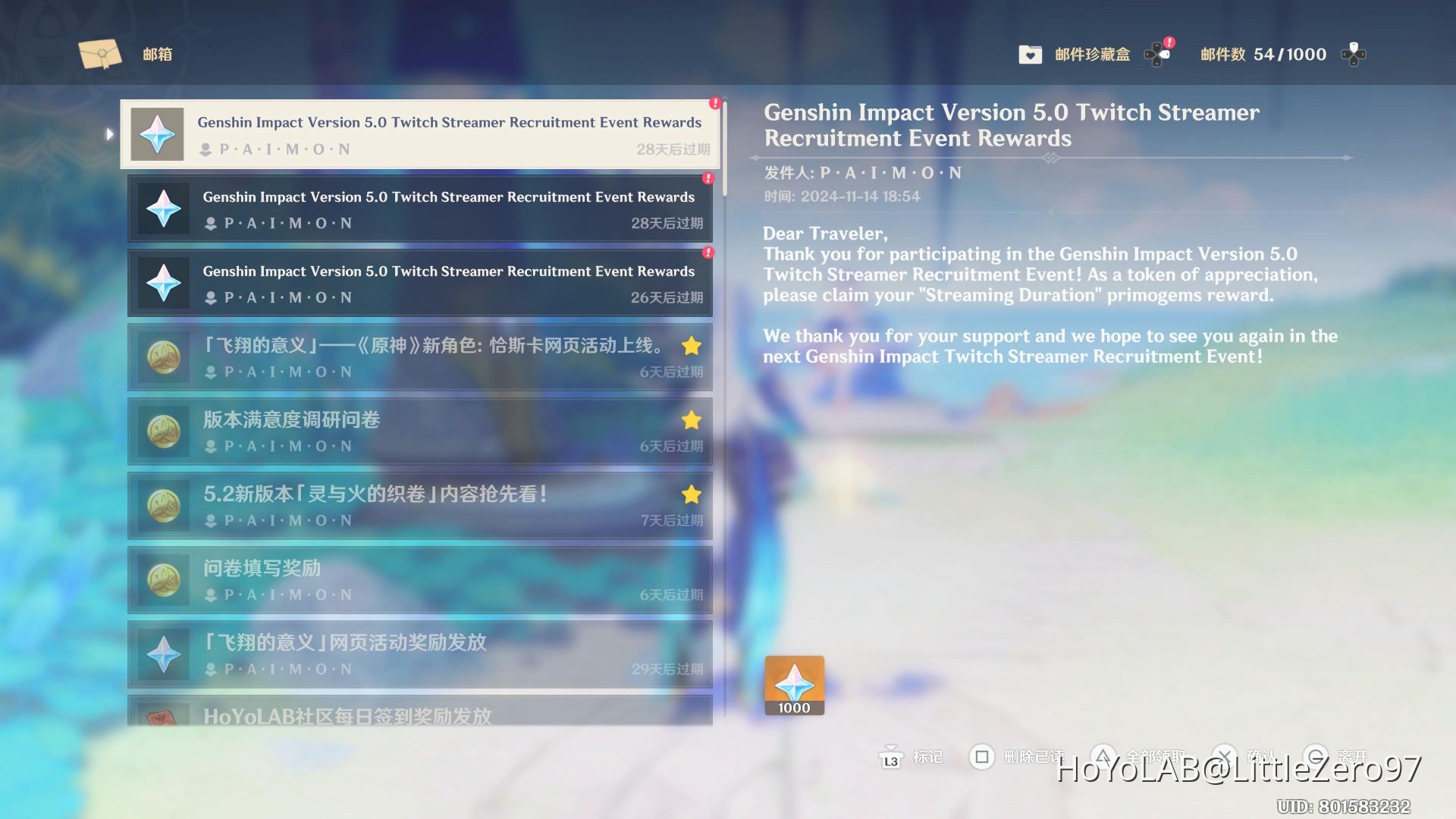
Task: Claim the 1000 primogem attachment thumbnail
Action: pos(794,684)
